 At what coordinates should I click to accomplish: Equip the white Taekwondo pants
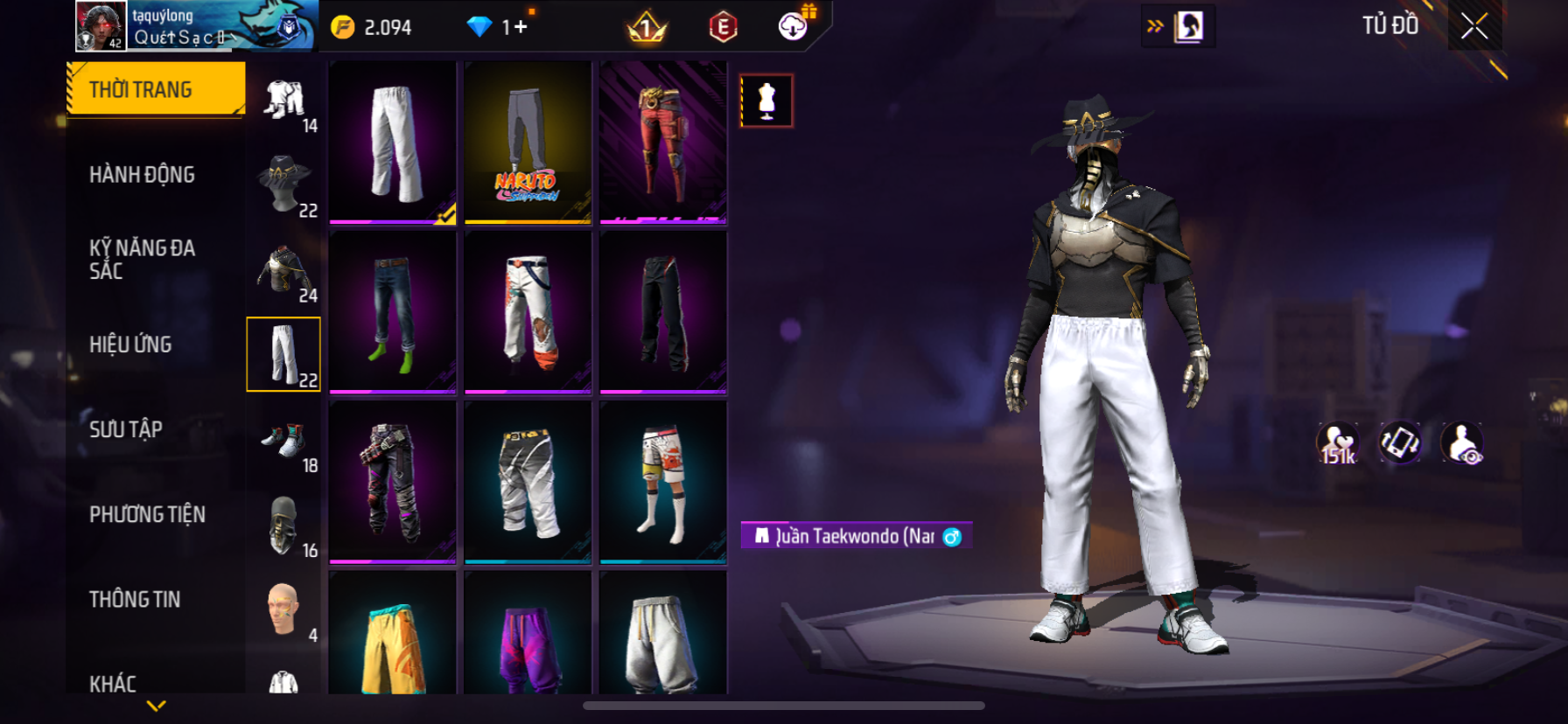[x=393, y=143]
